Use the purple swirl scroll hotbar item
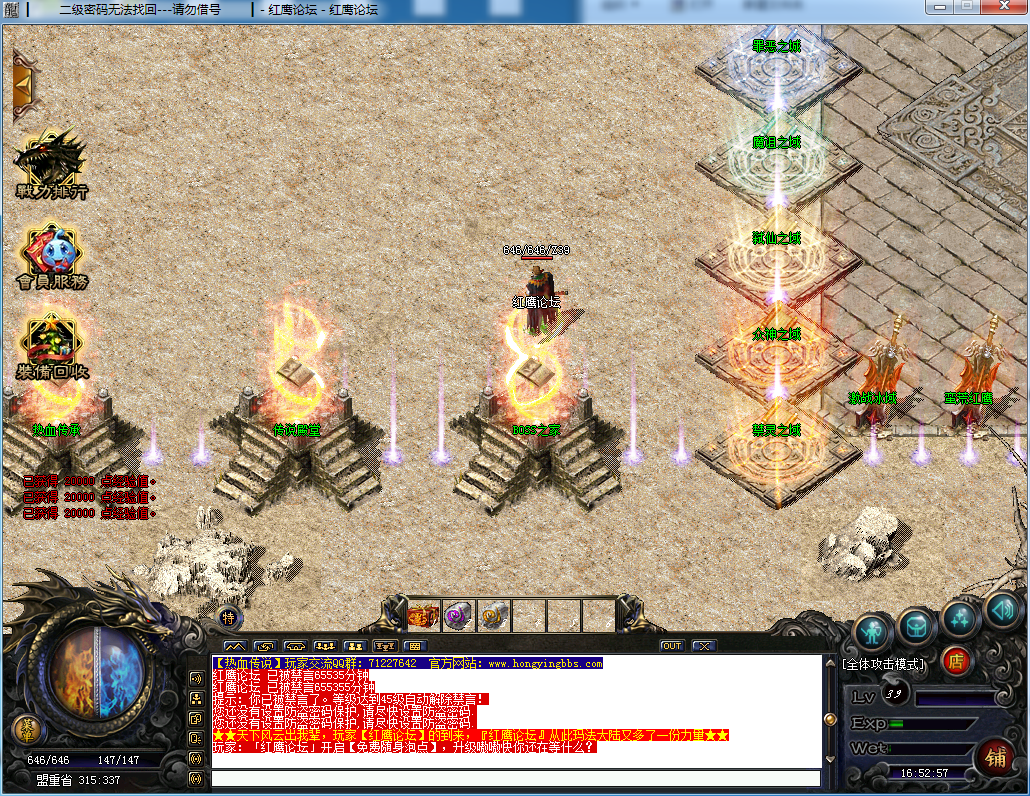1030x796 pixels. click(459, 616)
